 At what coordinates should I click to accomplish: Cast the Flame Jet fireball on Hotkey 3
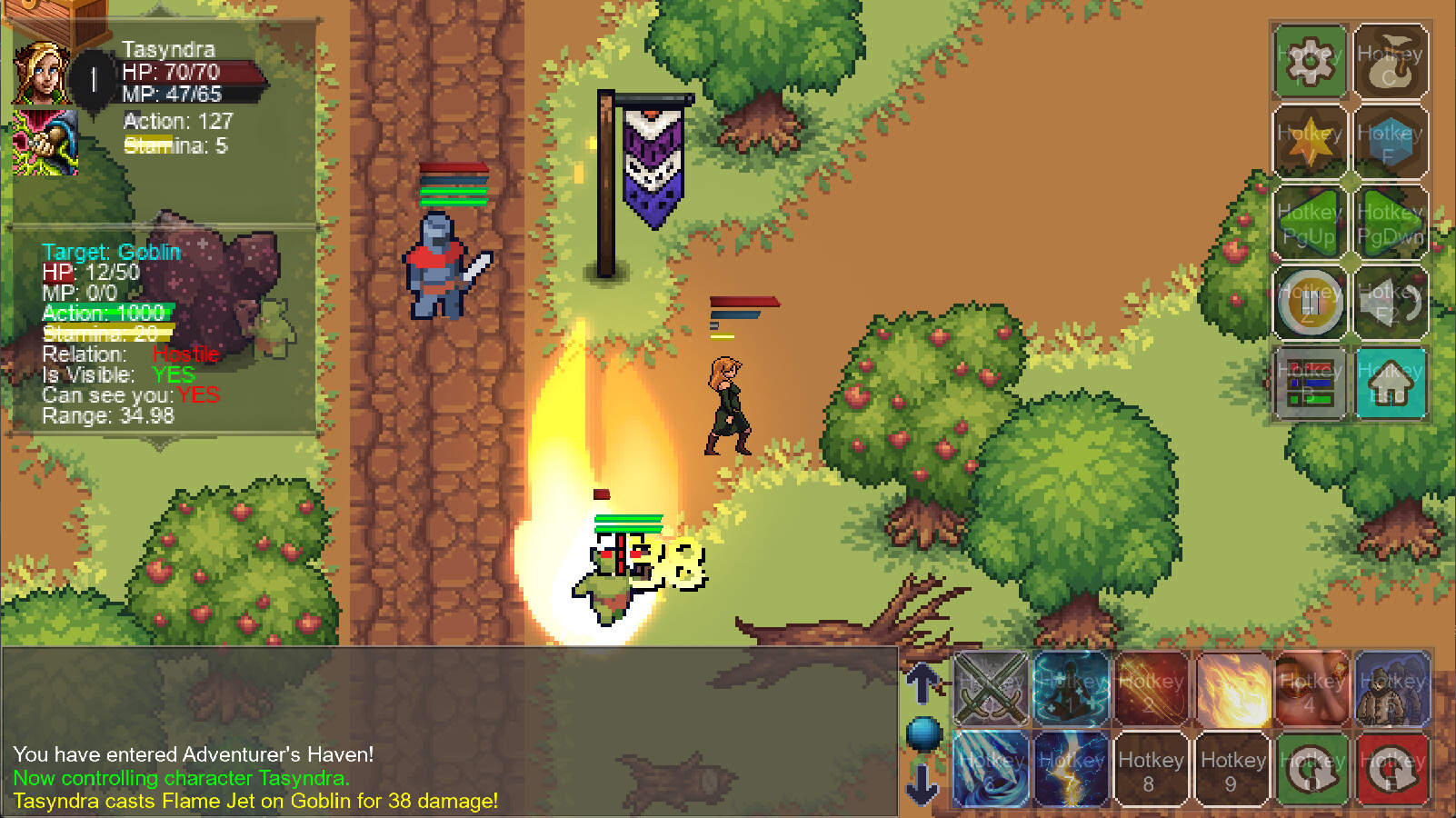[1232, 689]
